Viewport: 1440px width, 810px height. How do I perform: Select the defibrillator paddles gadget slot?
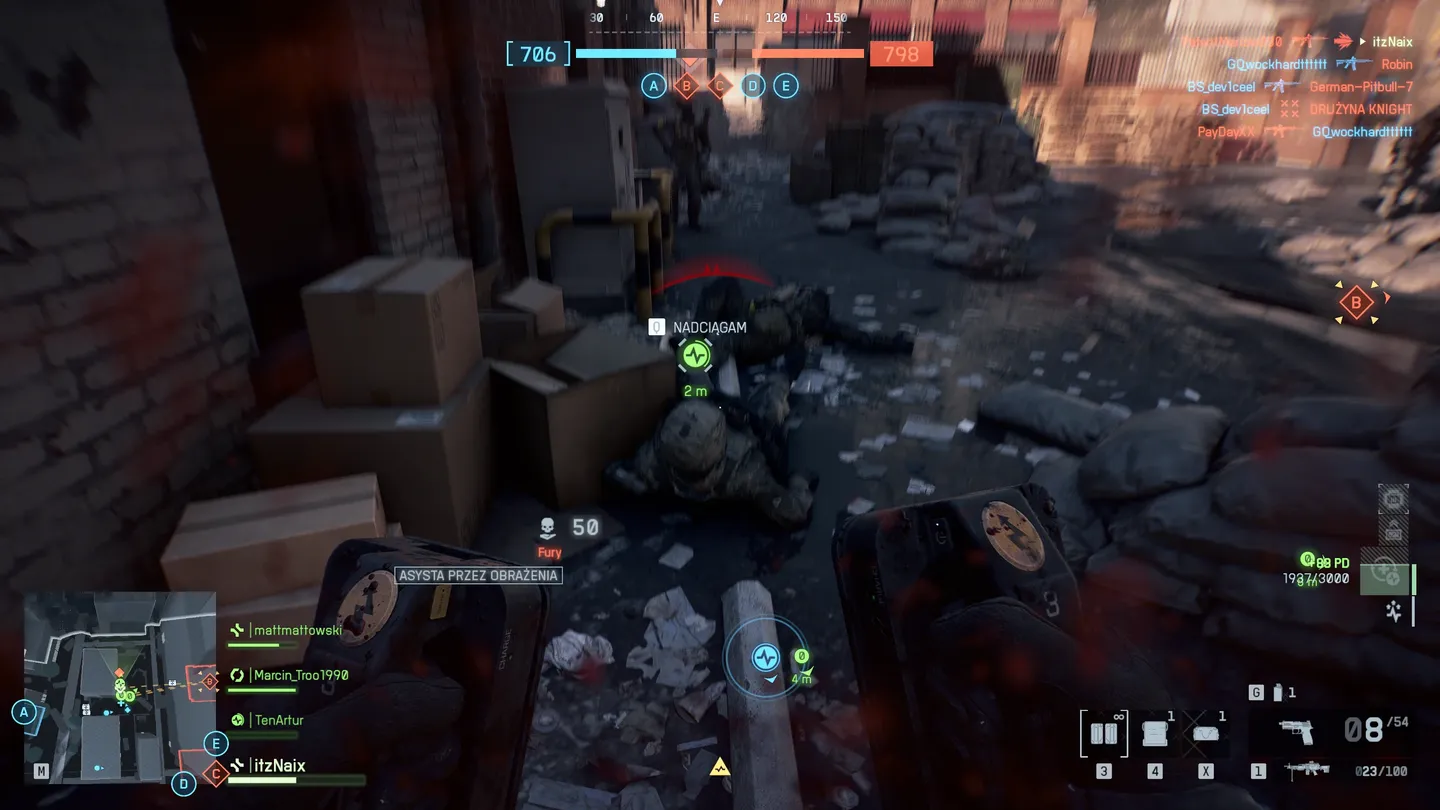point(1105,733)
